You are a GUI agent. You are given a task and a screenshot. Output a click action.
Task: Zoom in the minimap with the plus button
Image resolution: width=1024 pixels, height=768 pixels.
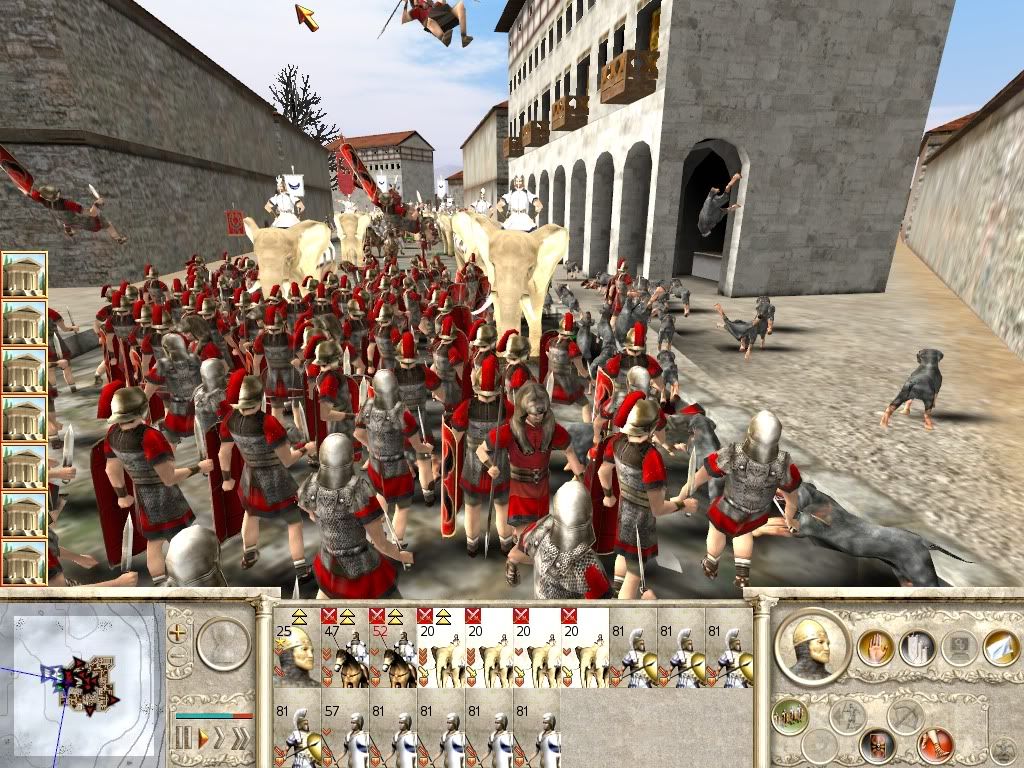(179, 632)
